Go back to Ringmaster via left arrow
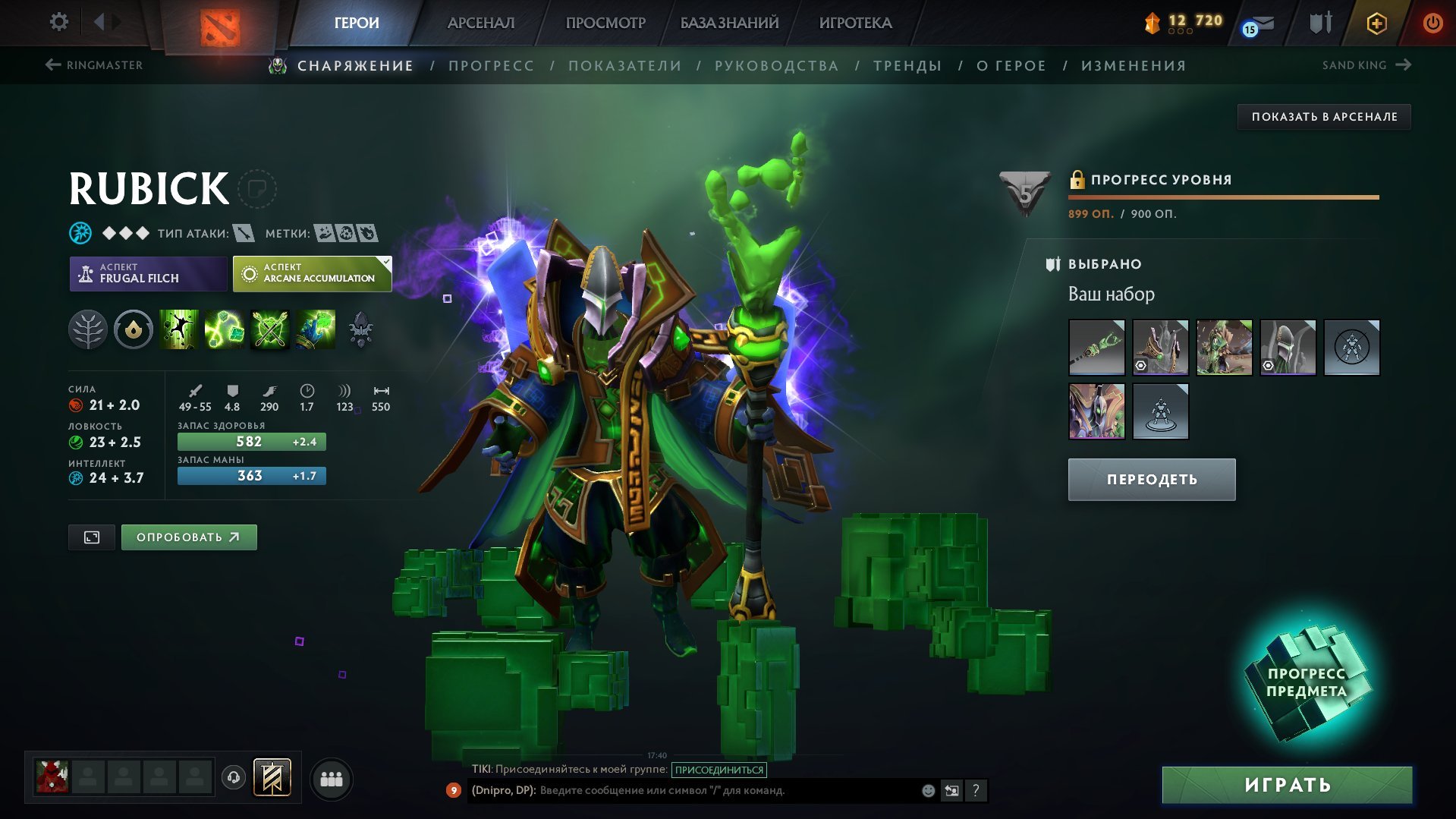Screen dimensions: 1456x819 pos(51,65)
